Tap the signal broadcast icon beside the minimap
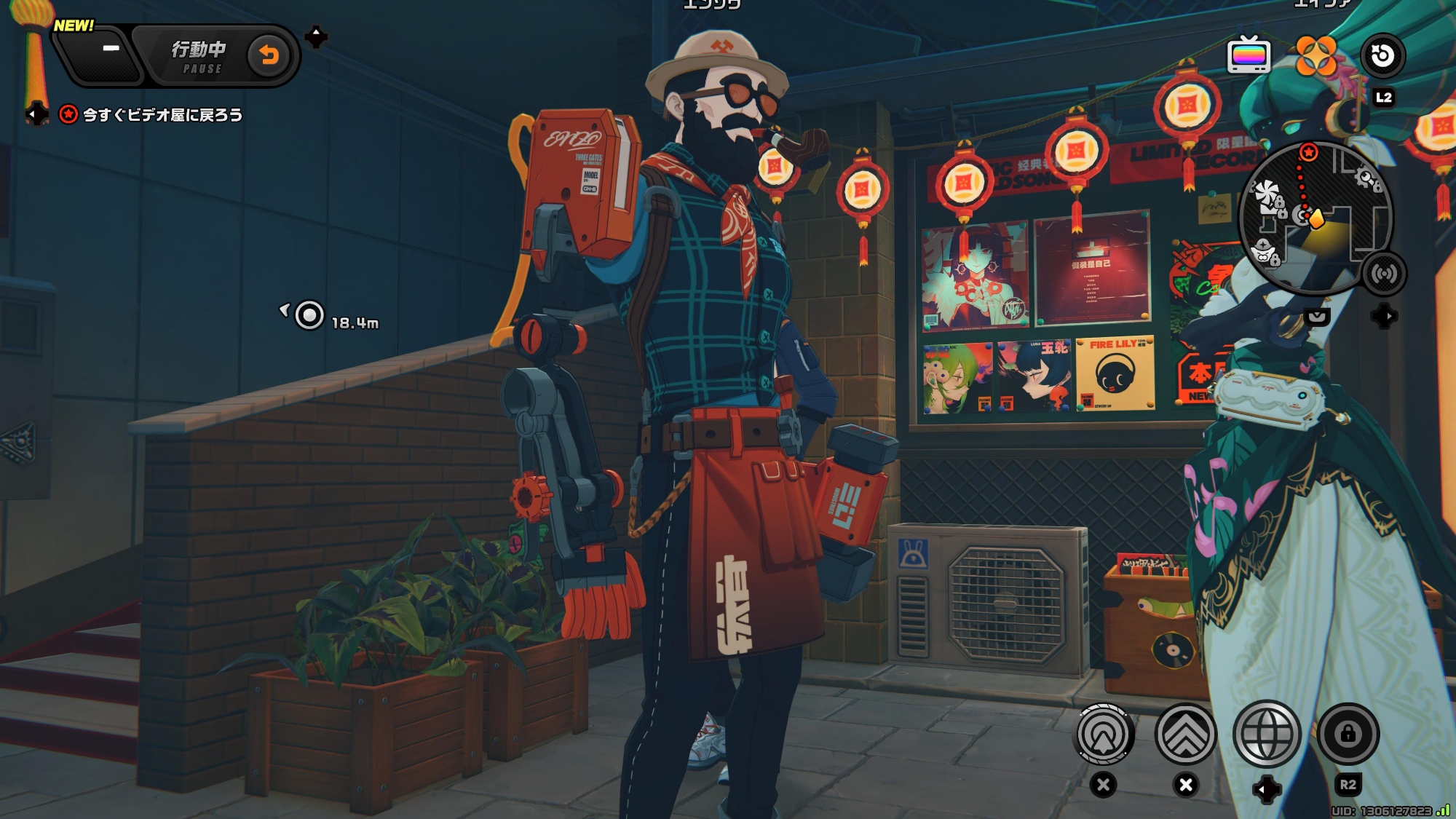Screen dimensions: 1456x819 click(x=1383, y=274)
